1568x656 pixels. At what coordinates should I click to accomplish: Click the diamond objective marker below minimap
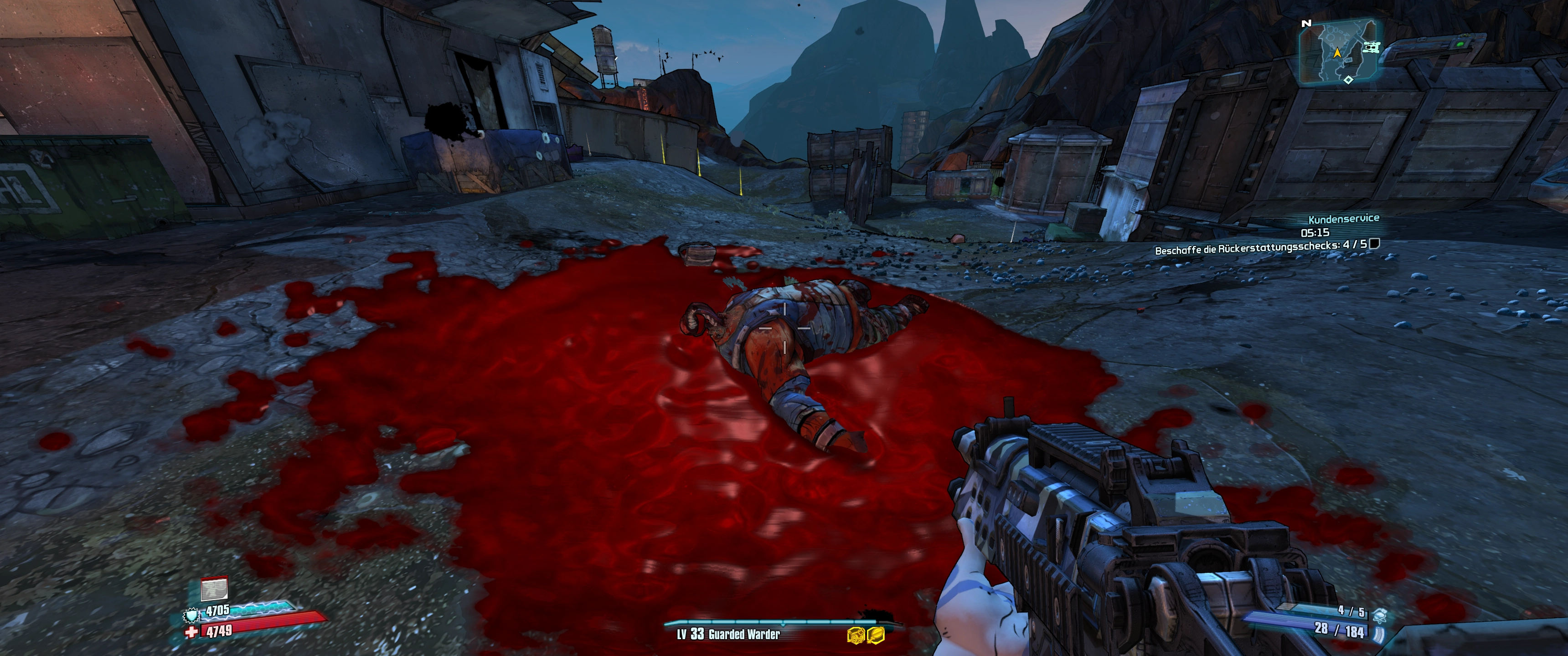(1348, 80)
